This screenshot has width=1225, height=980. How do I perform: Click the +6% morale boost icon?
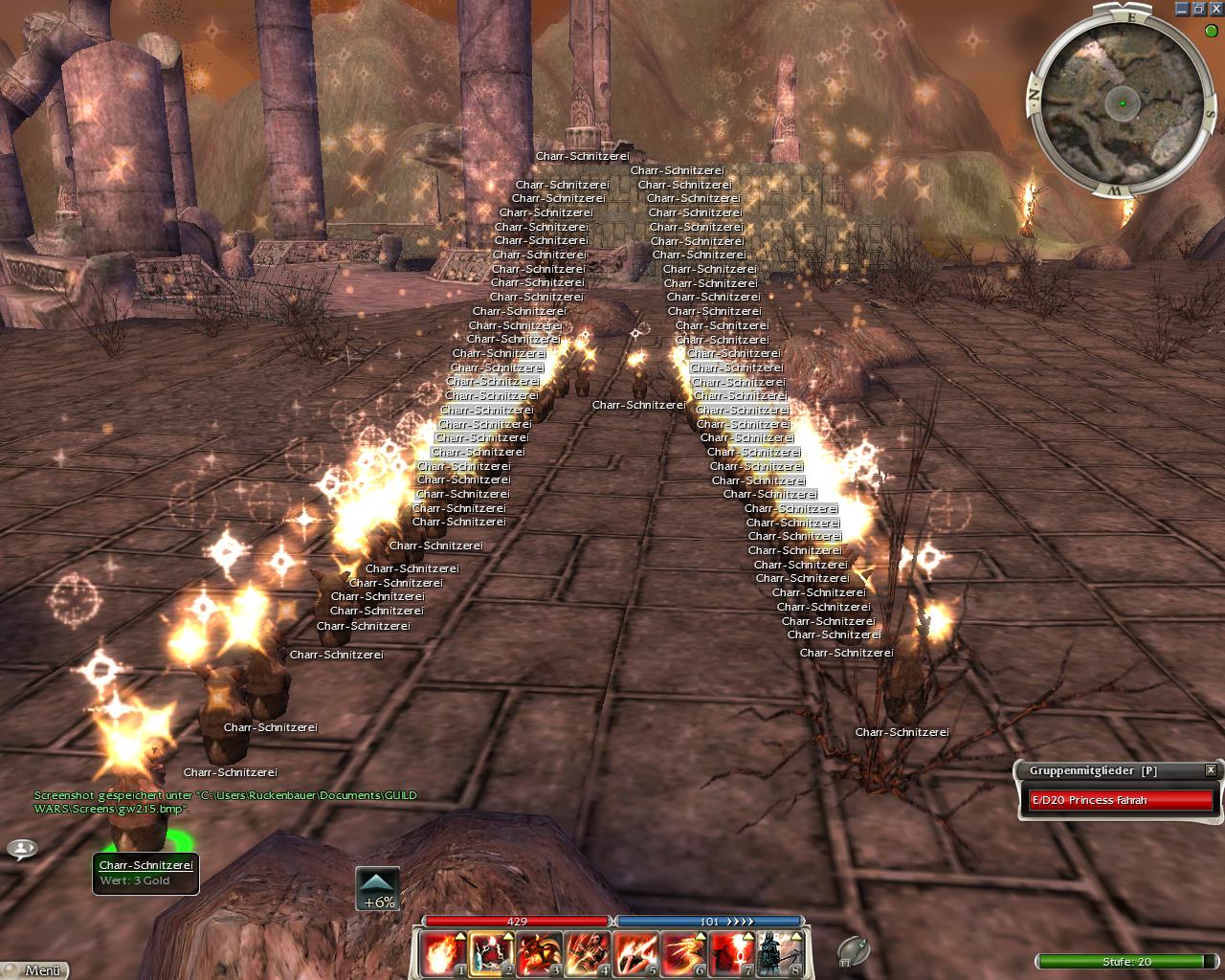pos(378,889)
